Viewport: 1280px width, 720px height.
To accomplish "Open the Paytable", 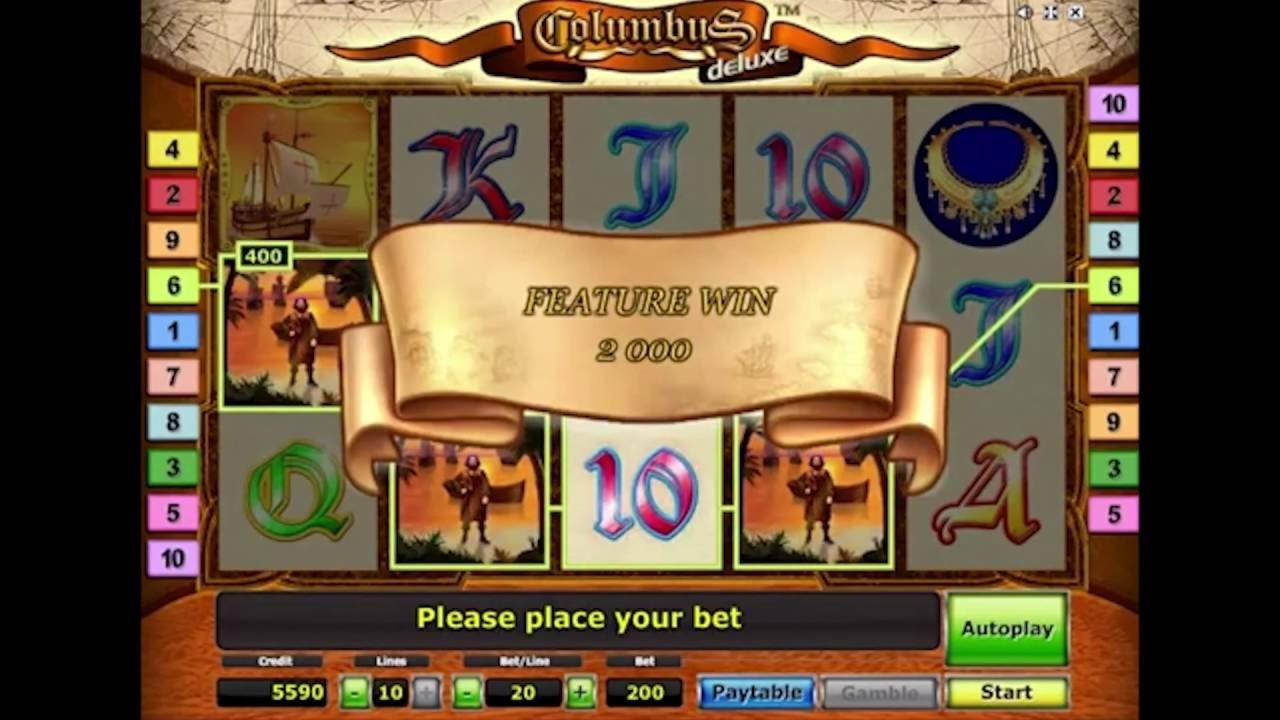I will 756,692.
